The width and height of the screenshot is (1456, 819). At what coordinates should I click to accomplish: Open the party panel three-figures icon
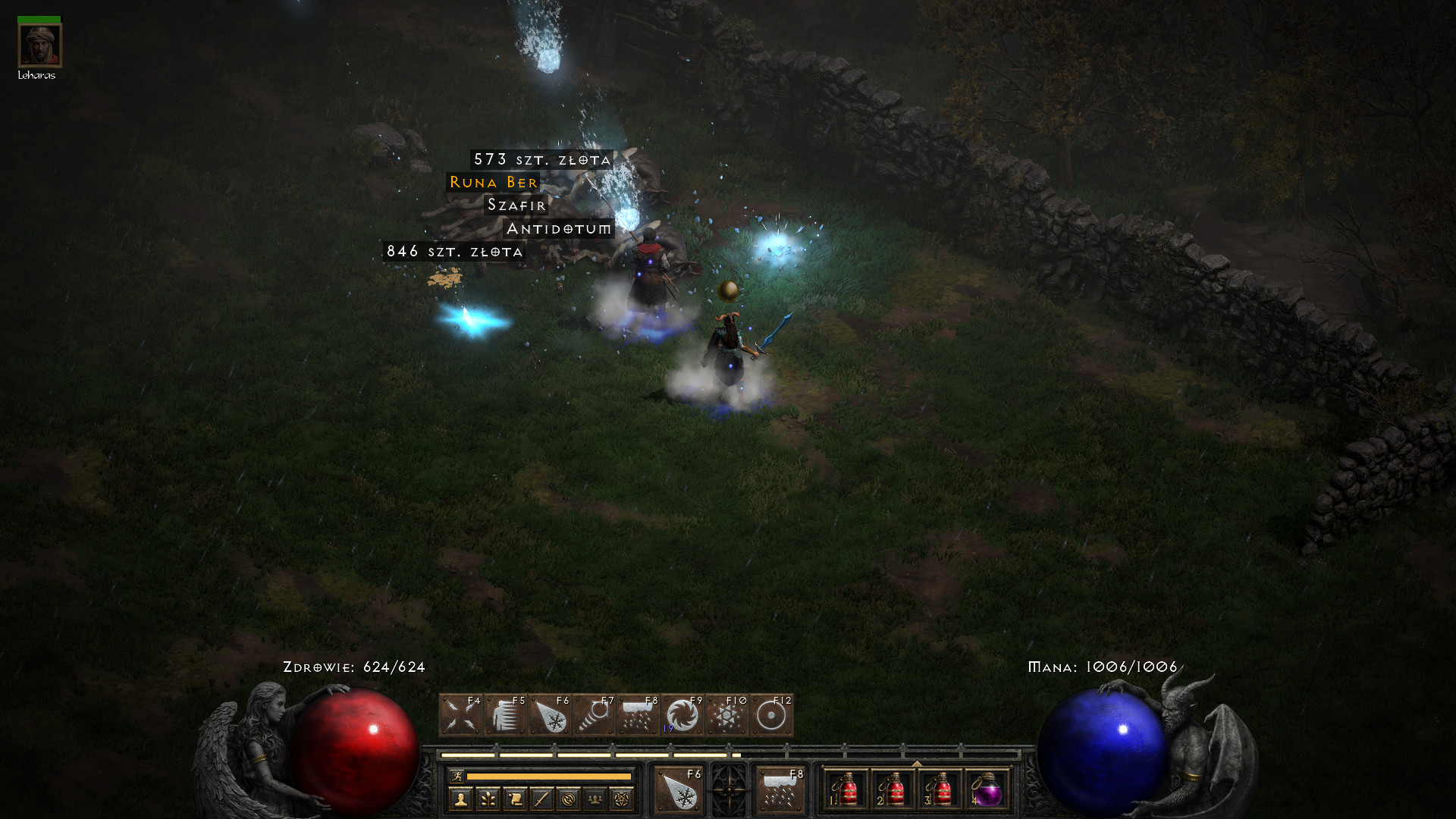pyautogui.click(x=595, y=799)
